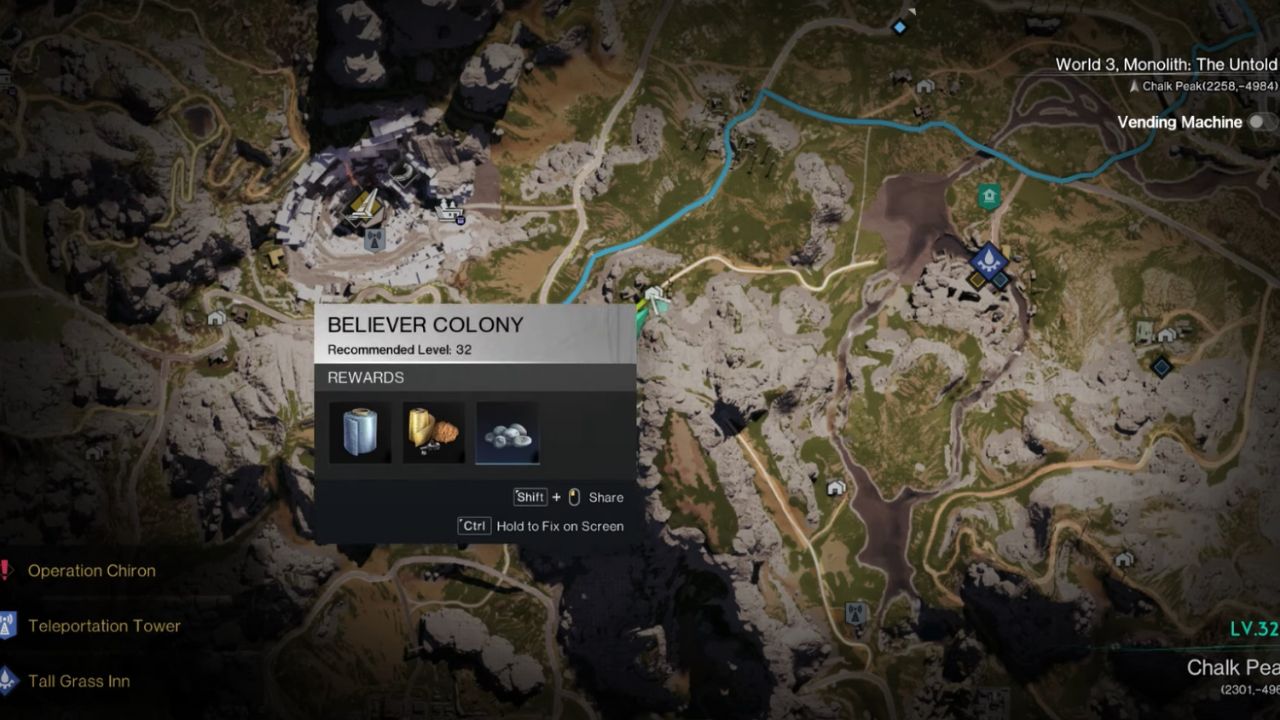The height and width of the screenshot is (720, 1280).
Task: Select the Believer Colony marker above the tooltip
Action: click(x=655, y=297)
